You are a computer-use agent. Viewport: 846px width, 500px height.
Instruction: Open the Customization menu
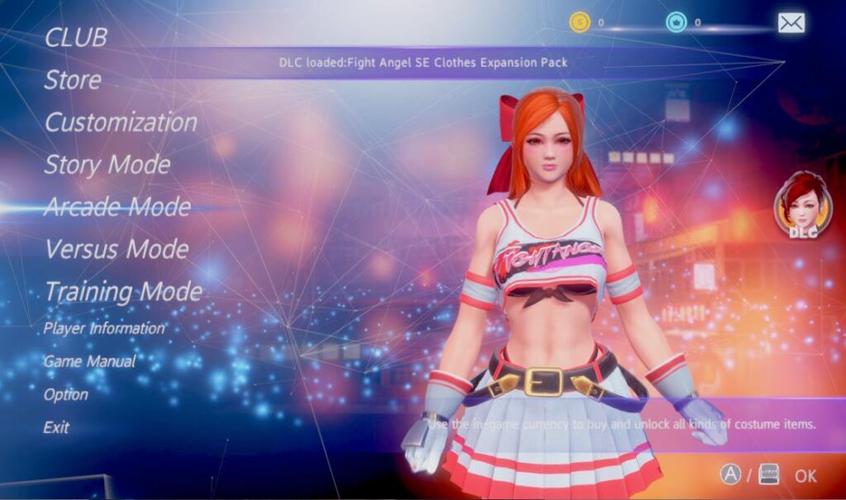120,123
